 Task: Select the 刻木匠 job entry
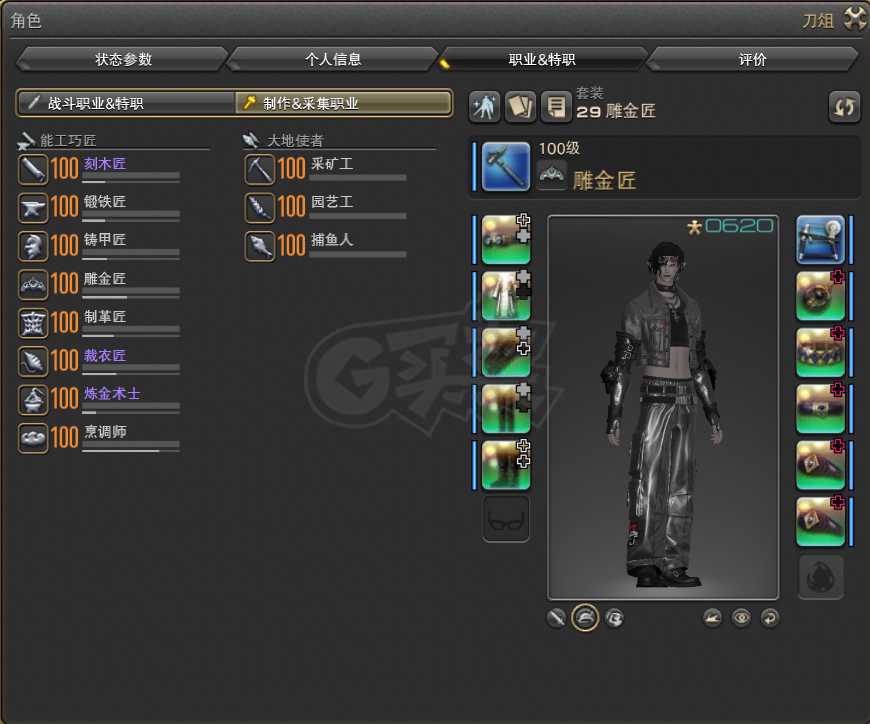[x=105, y=165]
